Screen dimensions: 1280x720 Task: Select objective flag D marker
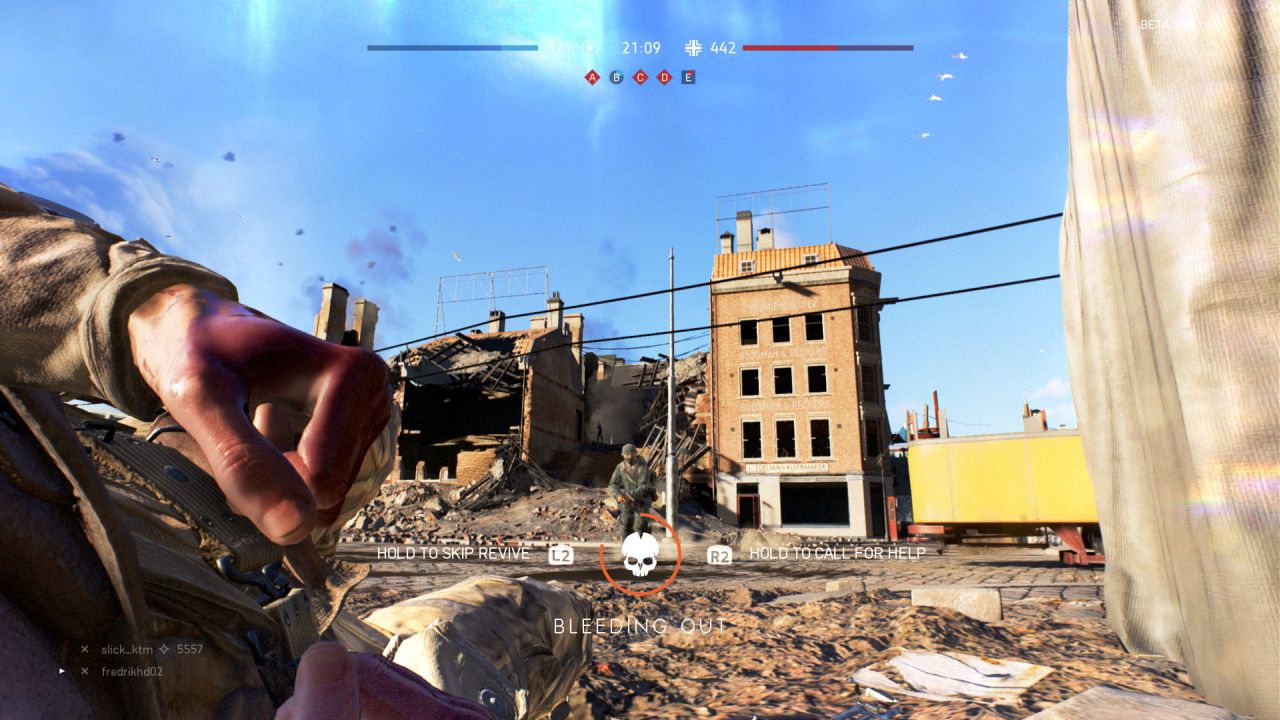pyautogui.click(x=664, y=77)
